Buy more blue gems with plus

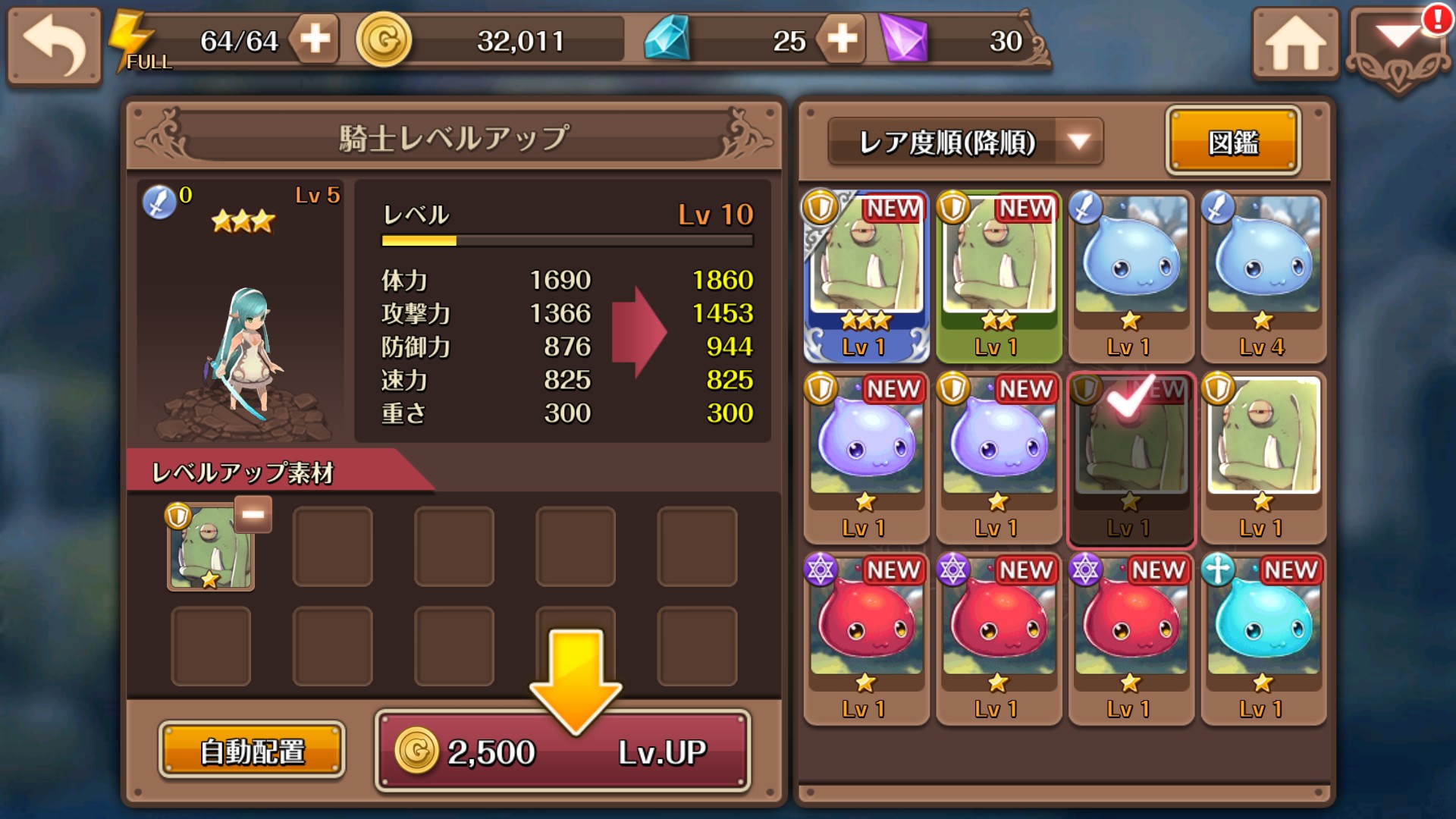(842, 39)
